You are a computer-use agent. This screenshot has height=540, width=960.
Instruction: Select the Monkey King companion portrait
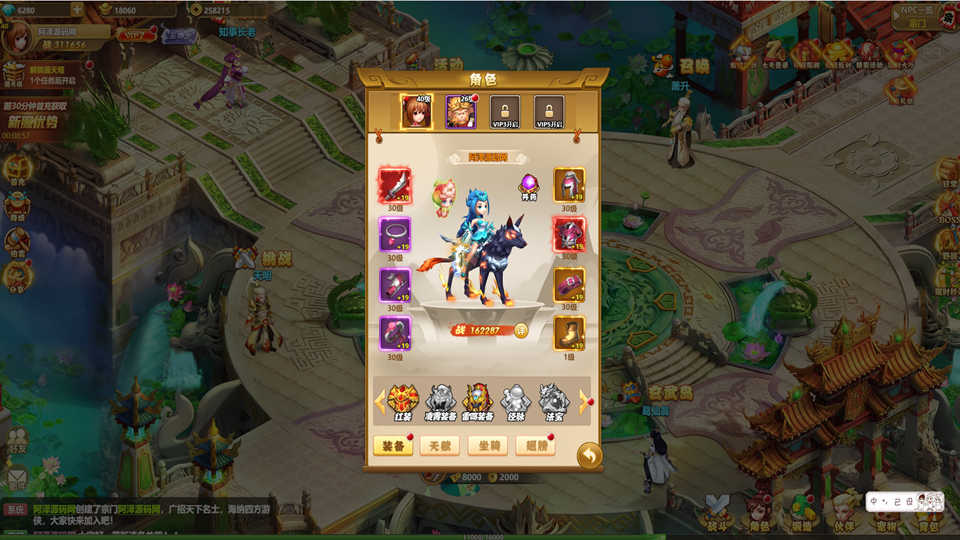point(460,112)
